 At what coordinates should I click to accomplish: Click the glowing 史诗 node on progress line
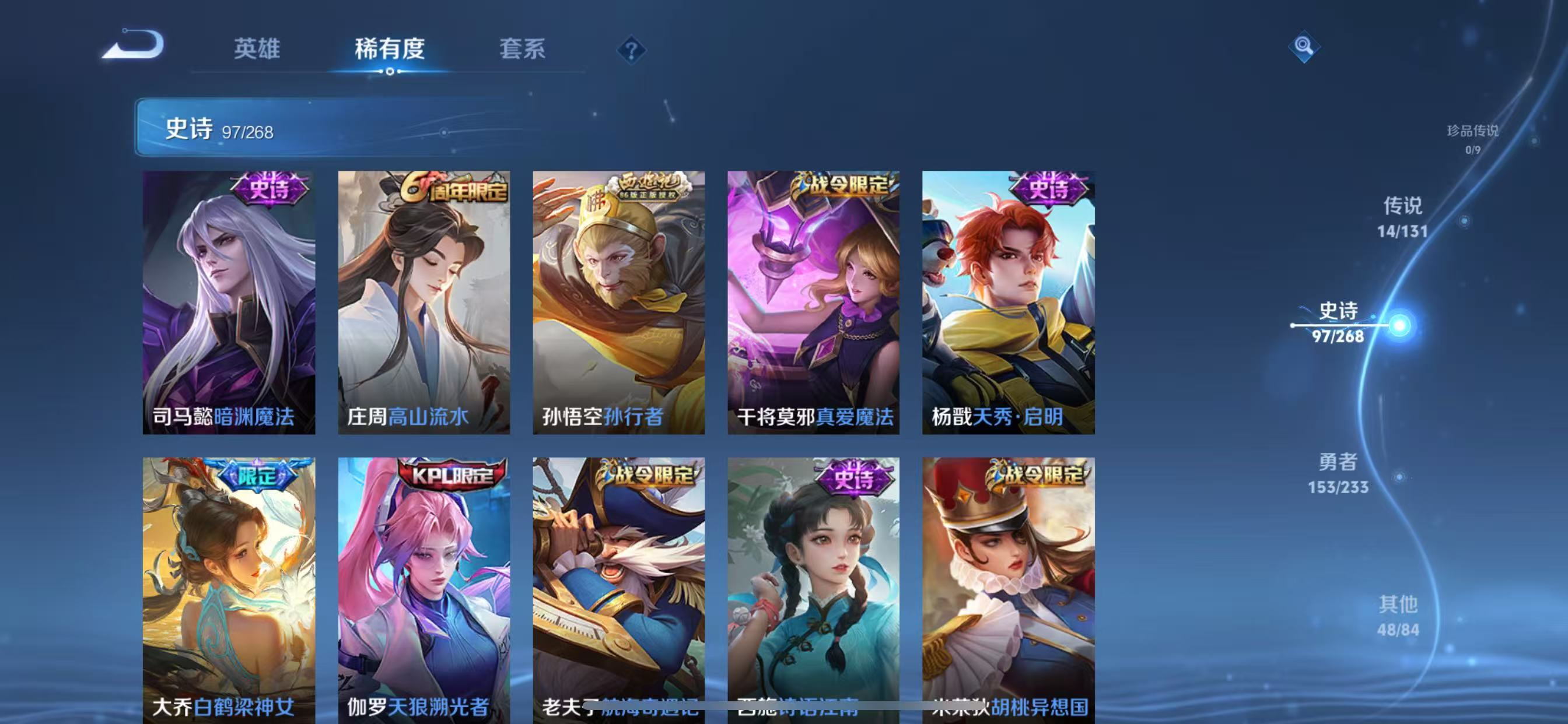point(1402,326)
